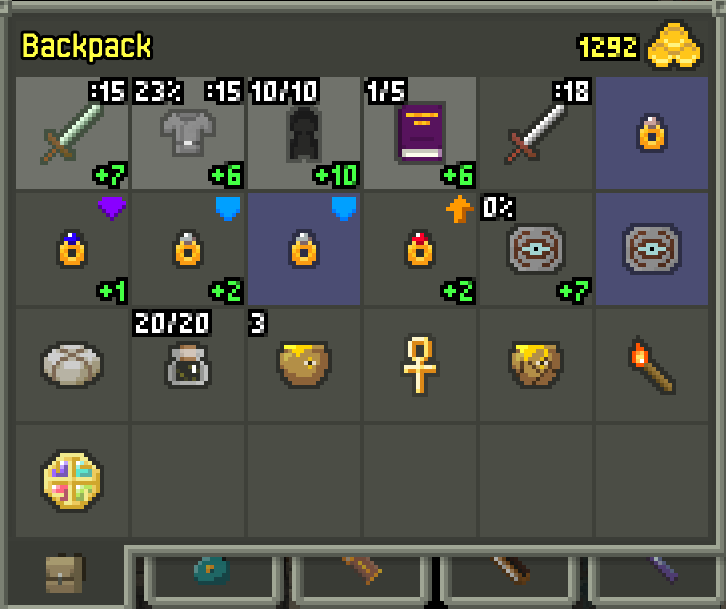Screen dimensions: 726x609
Task: Select the honeypot stack of 3
Action: tap(303, 365)
